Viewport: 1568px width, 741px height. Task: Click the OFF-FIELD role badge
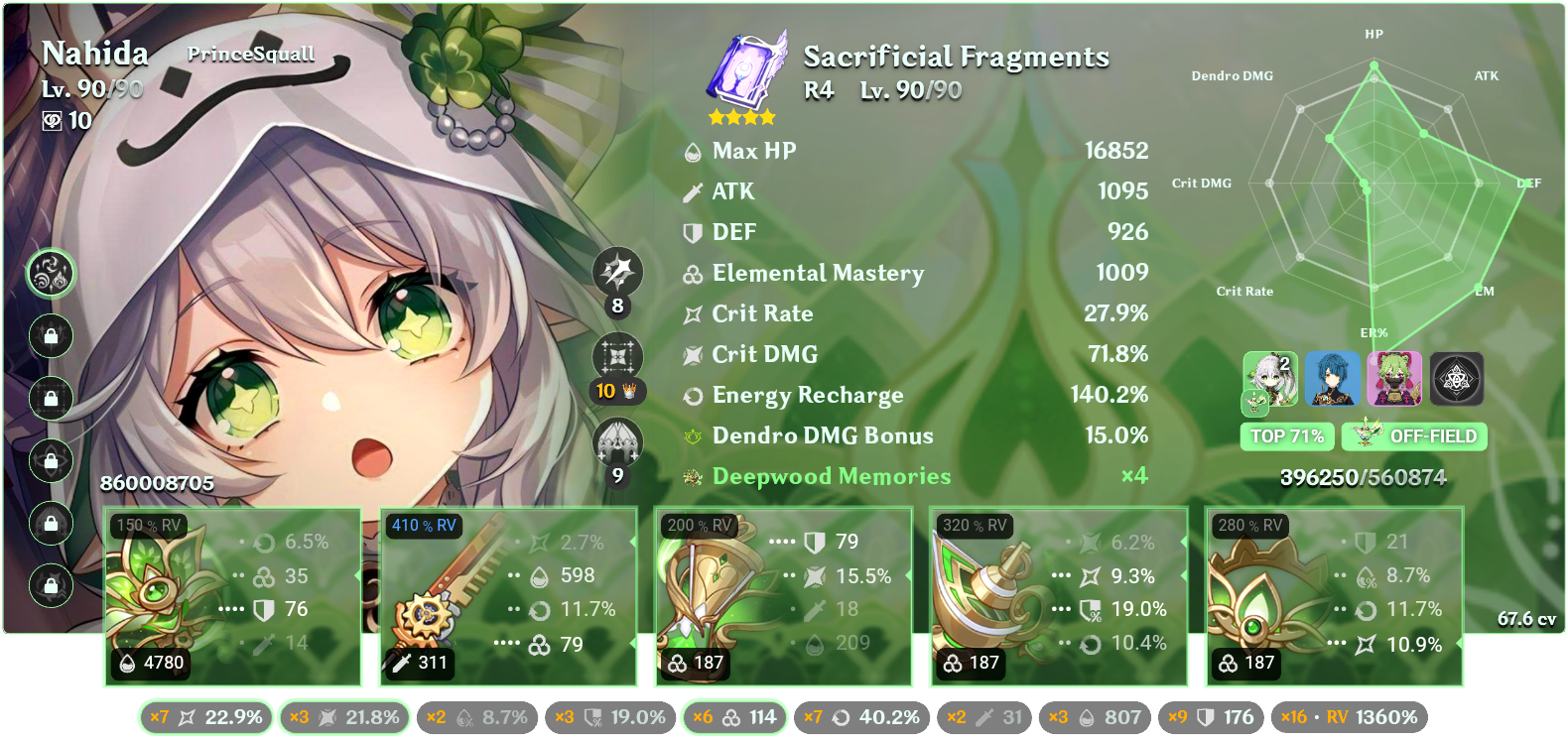1413,436
